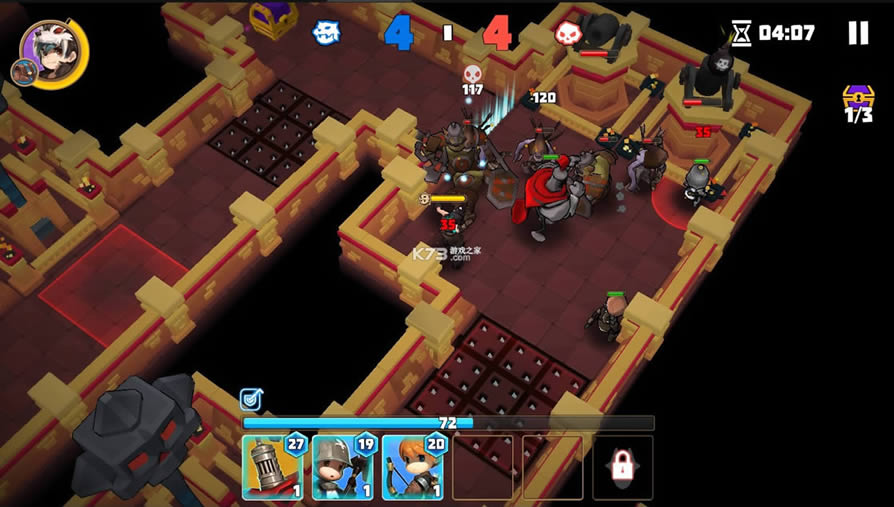This screenshot has height=507, width=894.
Task: Choose the orange-haired archer card
Action: coord(412,467)
